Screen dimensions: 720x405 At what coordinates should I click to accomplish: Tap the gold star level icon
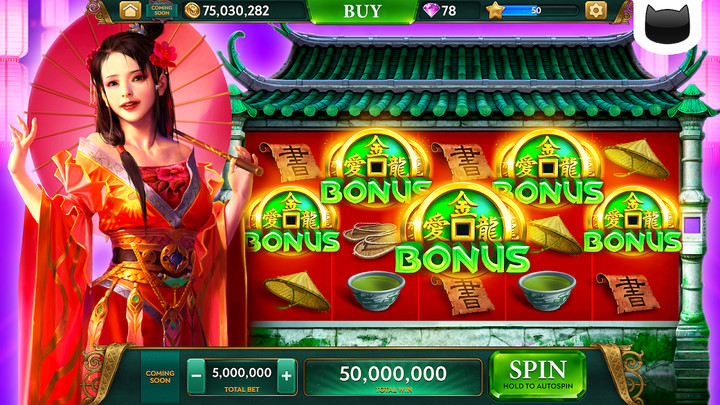(x=495, y=11)
